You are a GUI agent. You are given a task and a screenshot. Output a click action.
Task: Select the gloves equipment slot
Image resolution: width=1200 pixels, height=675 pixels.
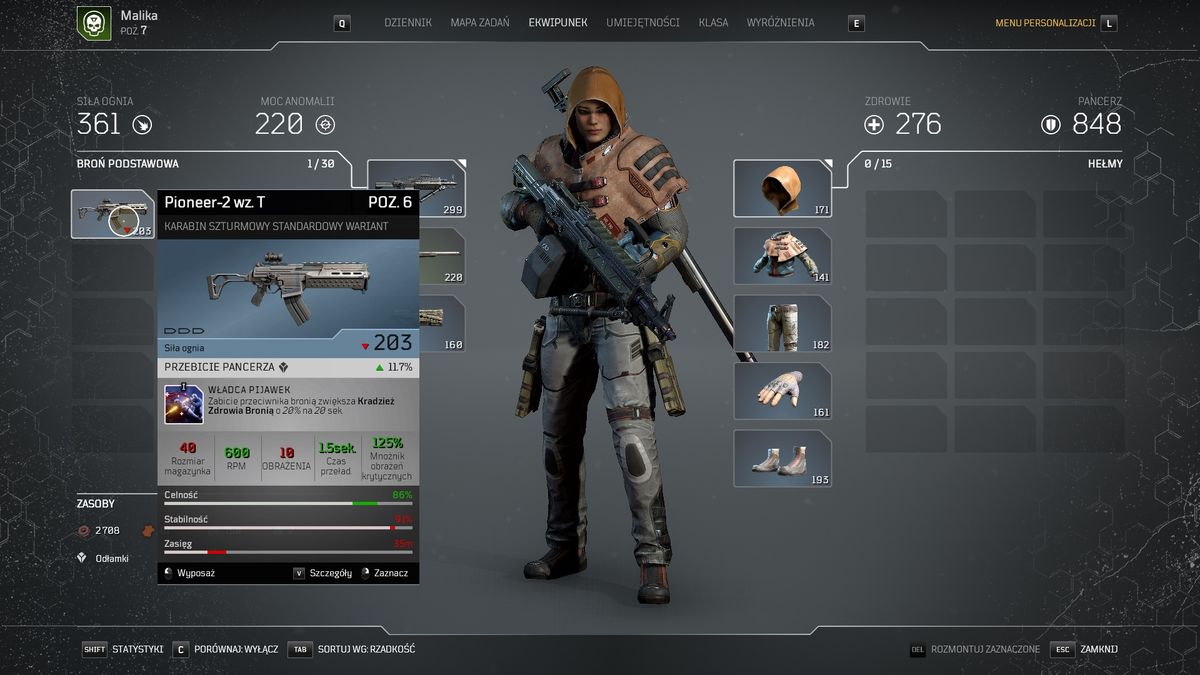coord(782,391)
